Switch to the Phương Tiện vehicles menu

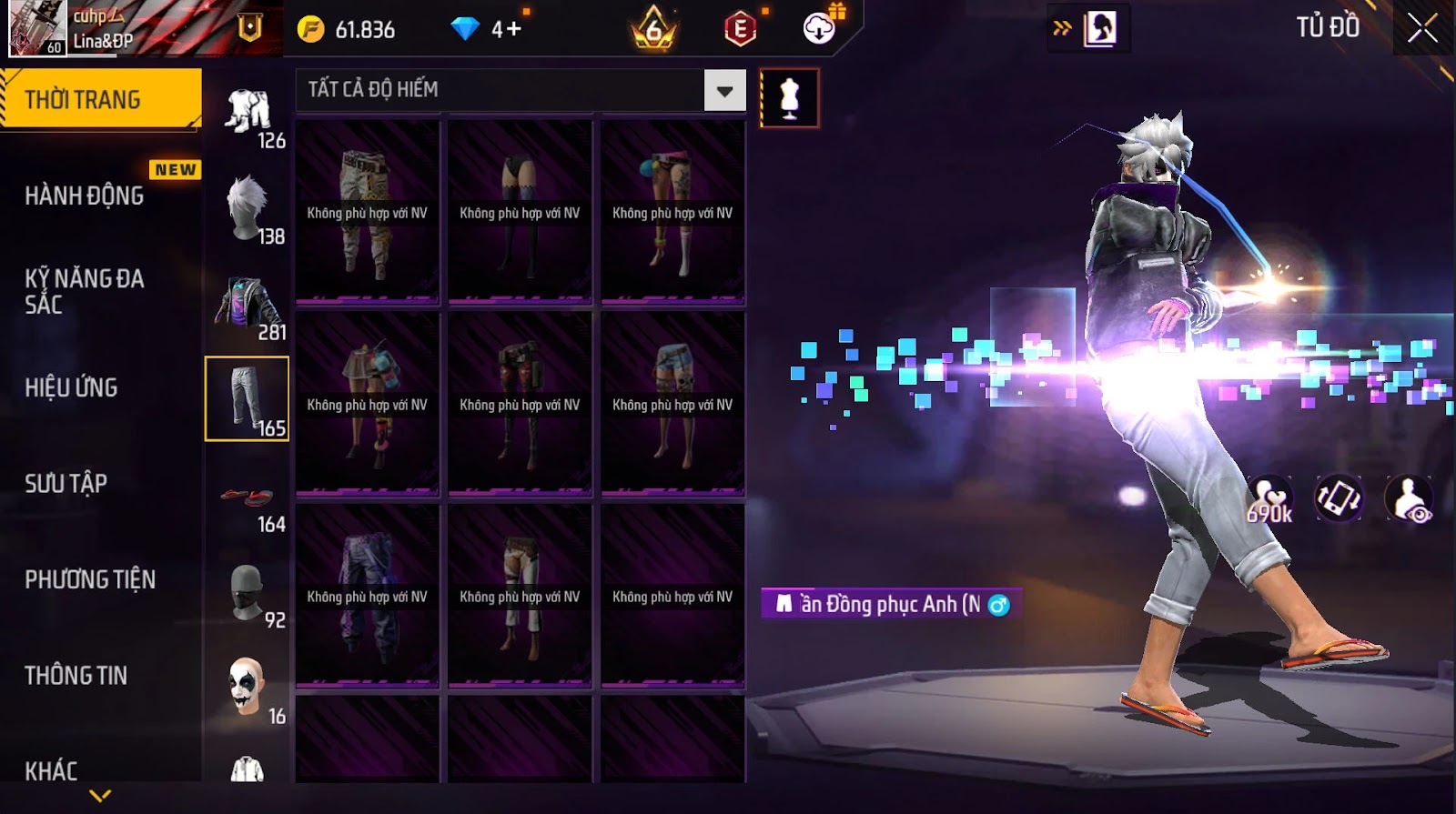click(x=90, y=579)
